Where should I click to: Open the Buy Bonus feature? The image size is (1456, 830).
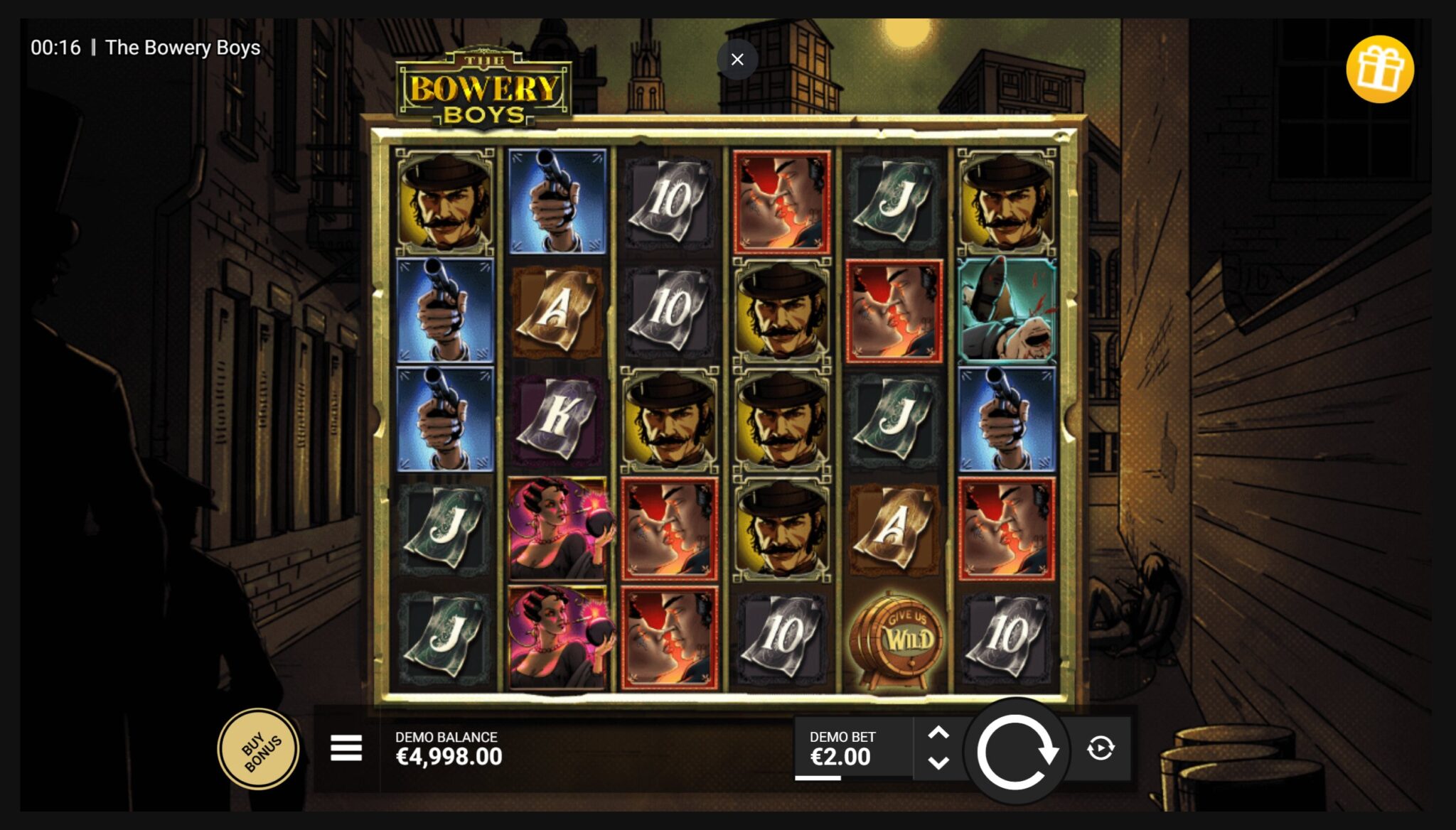[x=259, y=750]
